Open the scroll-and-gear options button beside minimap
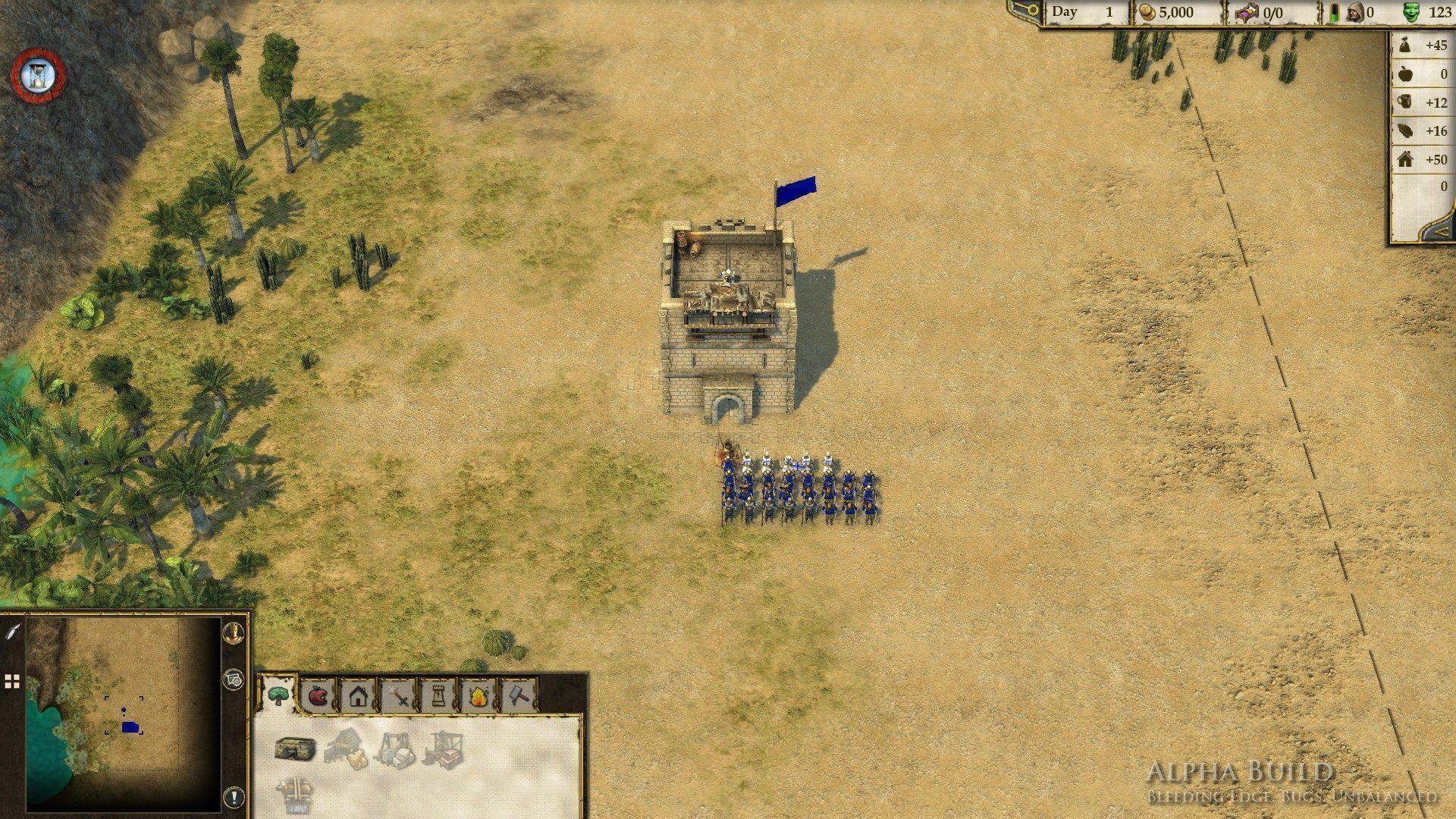 234,679
